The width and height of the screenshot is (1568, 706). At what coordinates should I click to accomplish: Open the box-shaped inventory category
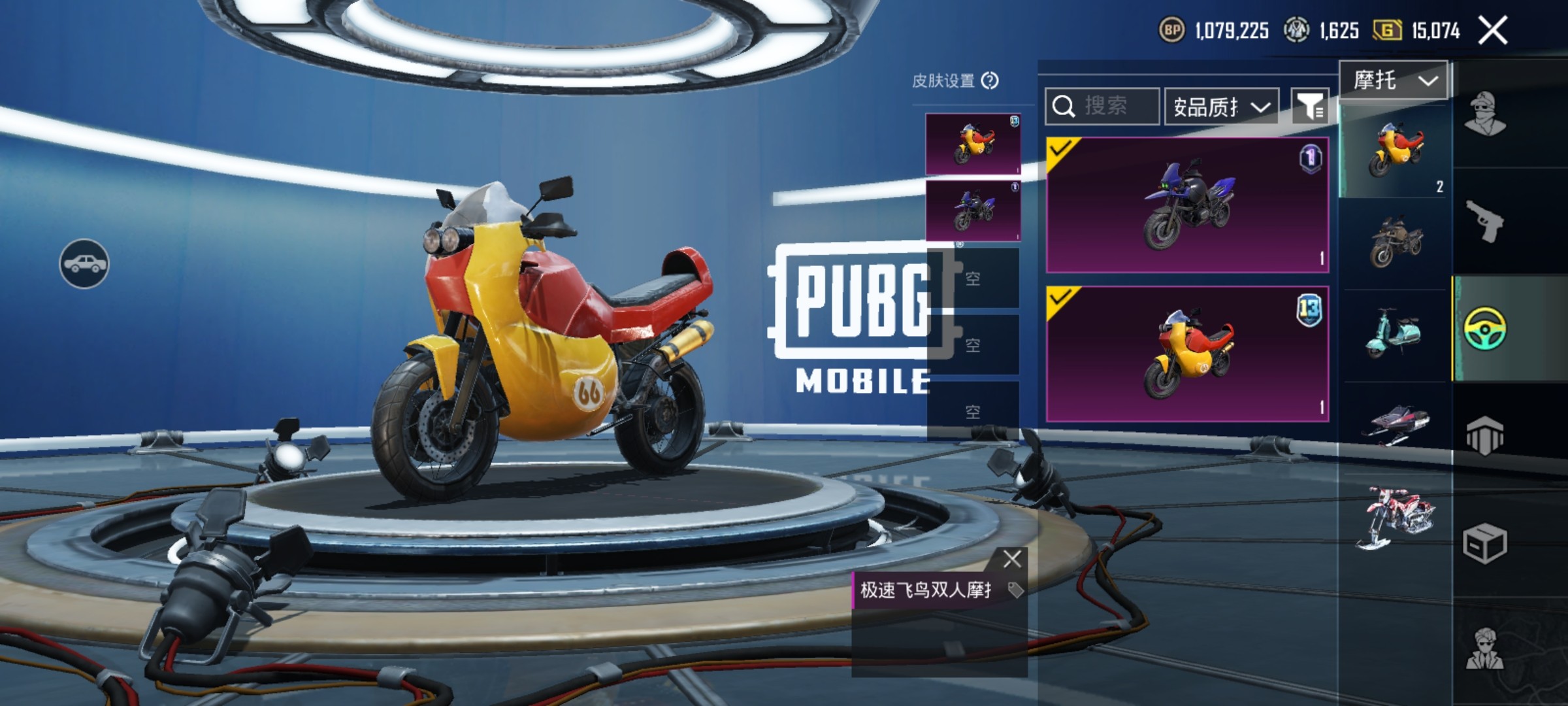click(x=1484, y=543)
